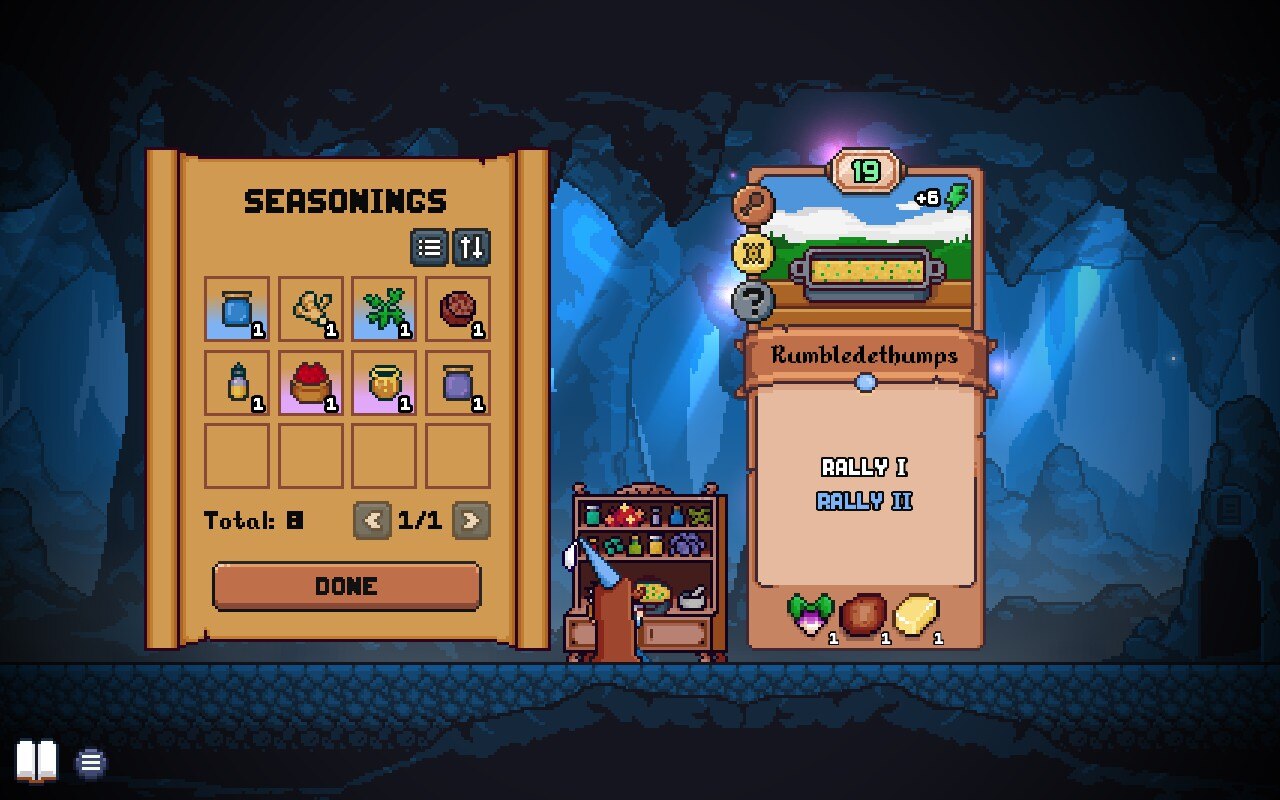The height and width of the screenshot is (800, 1280).
Task: Pick the green herb leaves seasoning
Action: [x=384, y=309]
